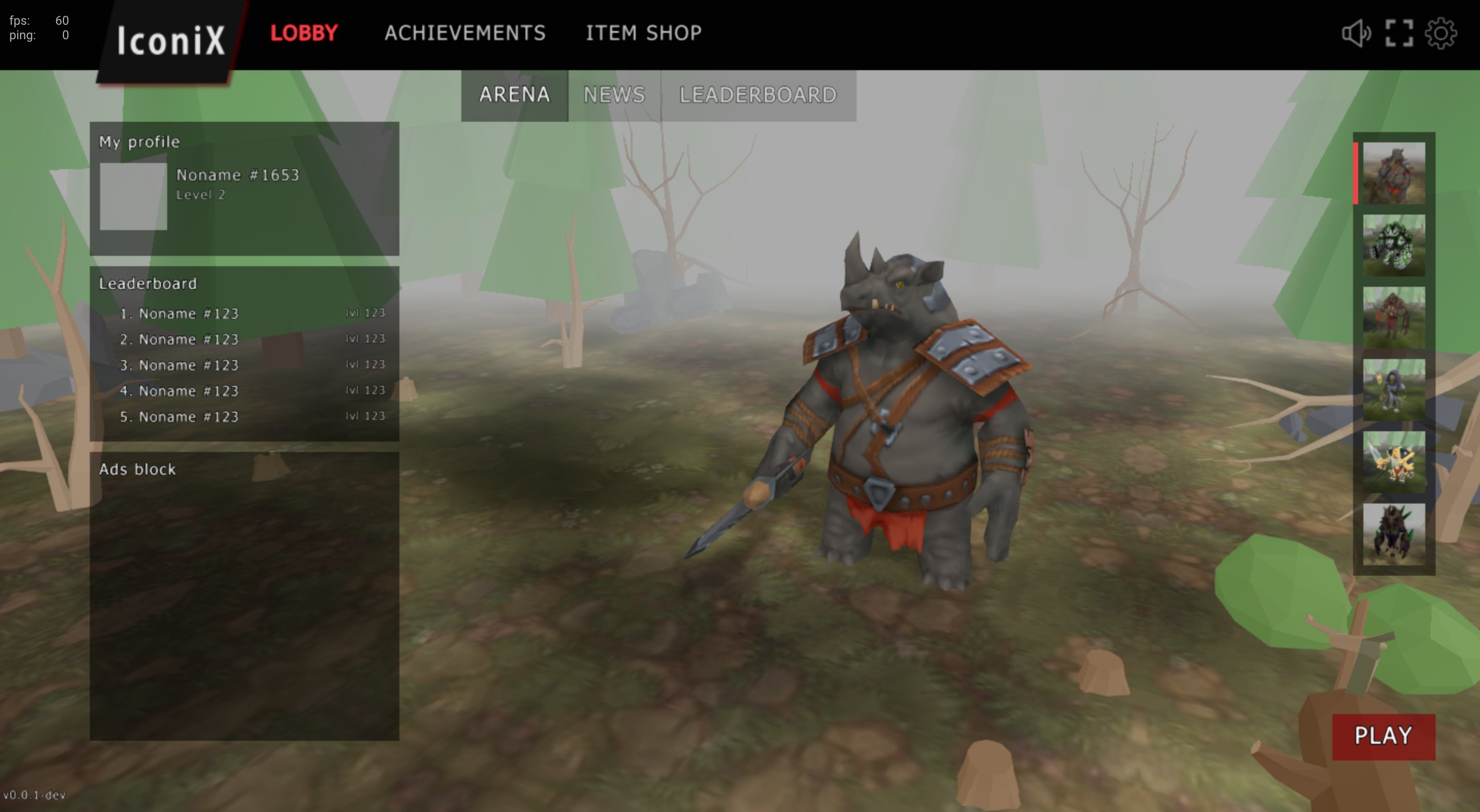Navigate to ACHIEVEMENTS
This screenshot has width=1480, height=812.
click(x=465, y=33)
